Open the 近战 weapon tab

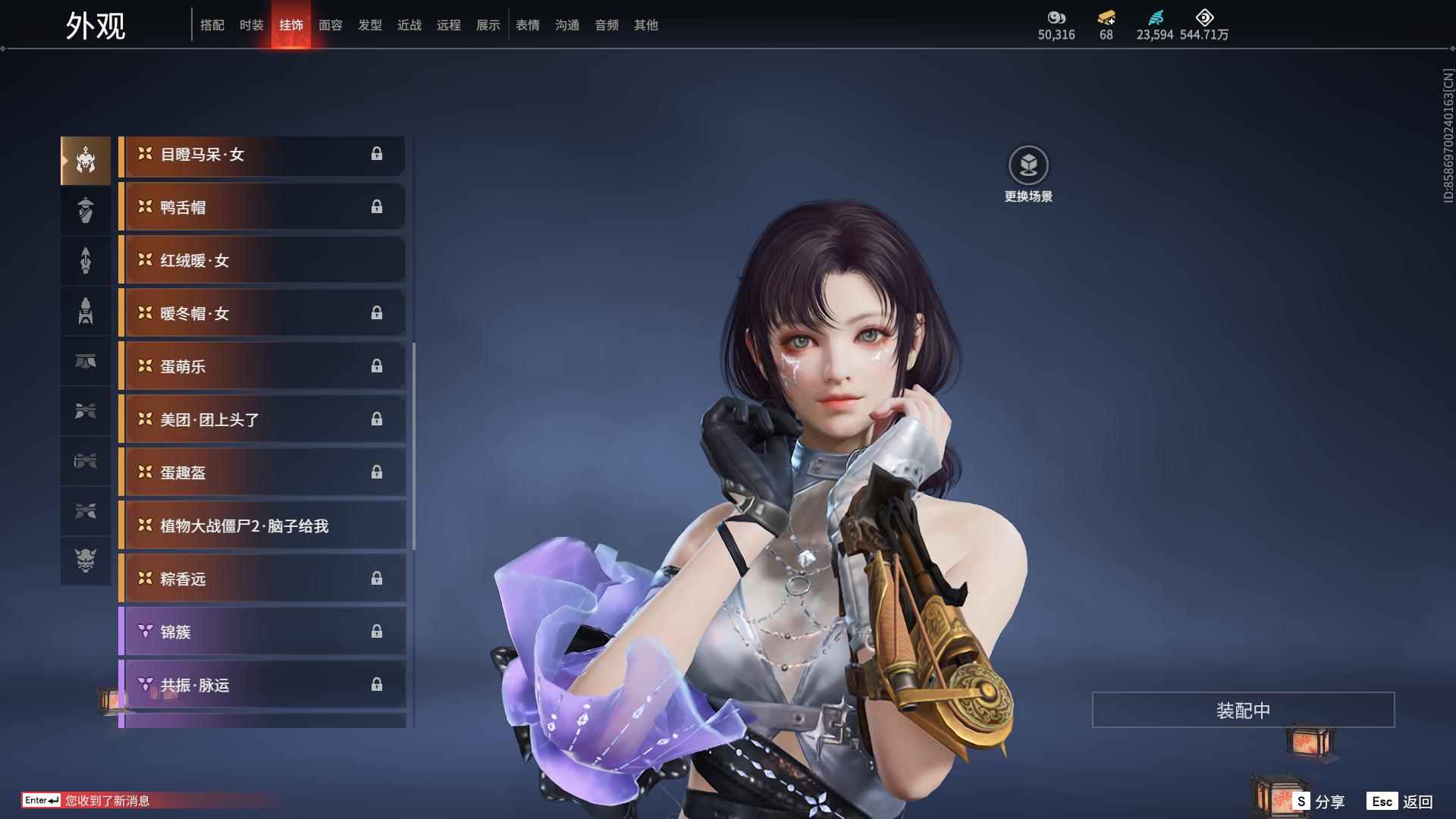point(409,25)
